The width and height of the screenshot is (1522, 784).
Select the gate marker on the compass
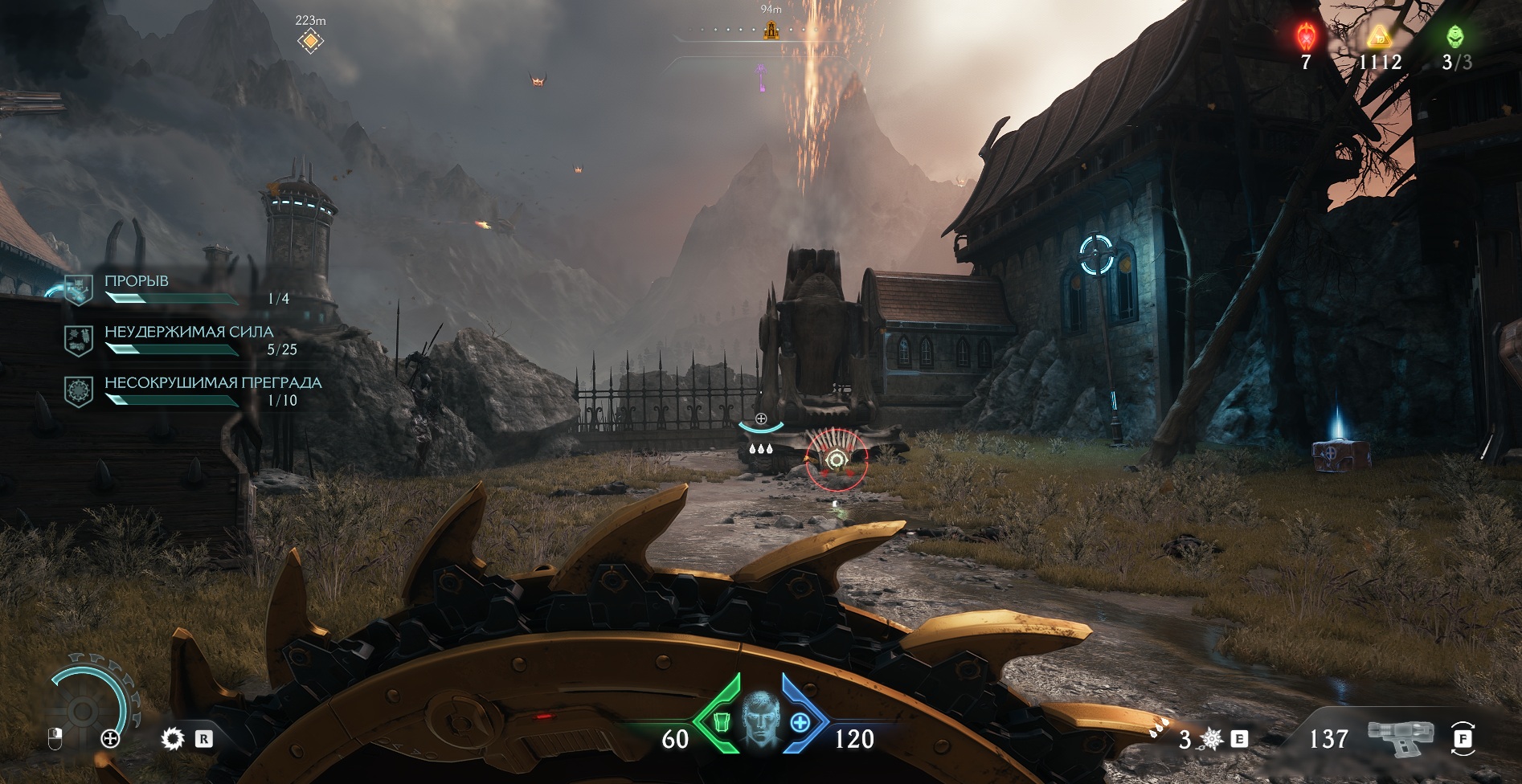coord(771,31)
